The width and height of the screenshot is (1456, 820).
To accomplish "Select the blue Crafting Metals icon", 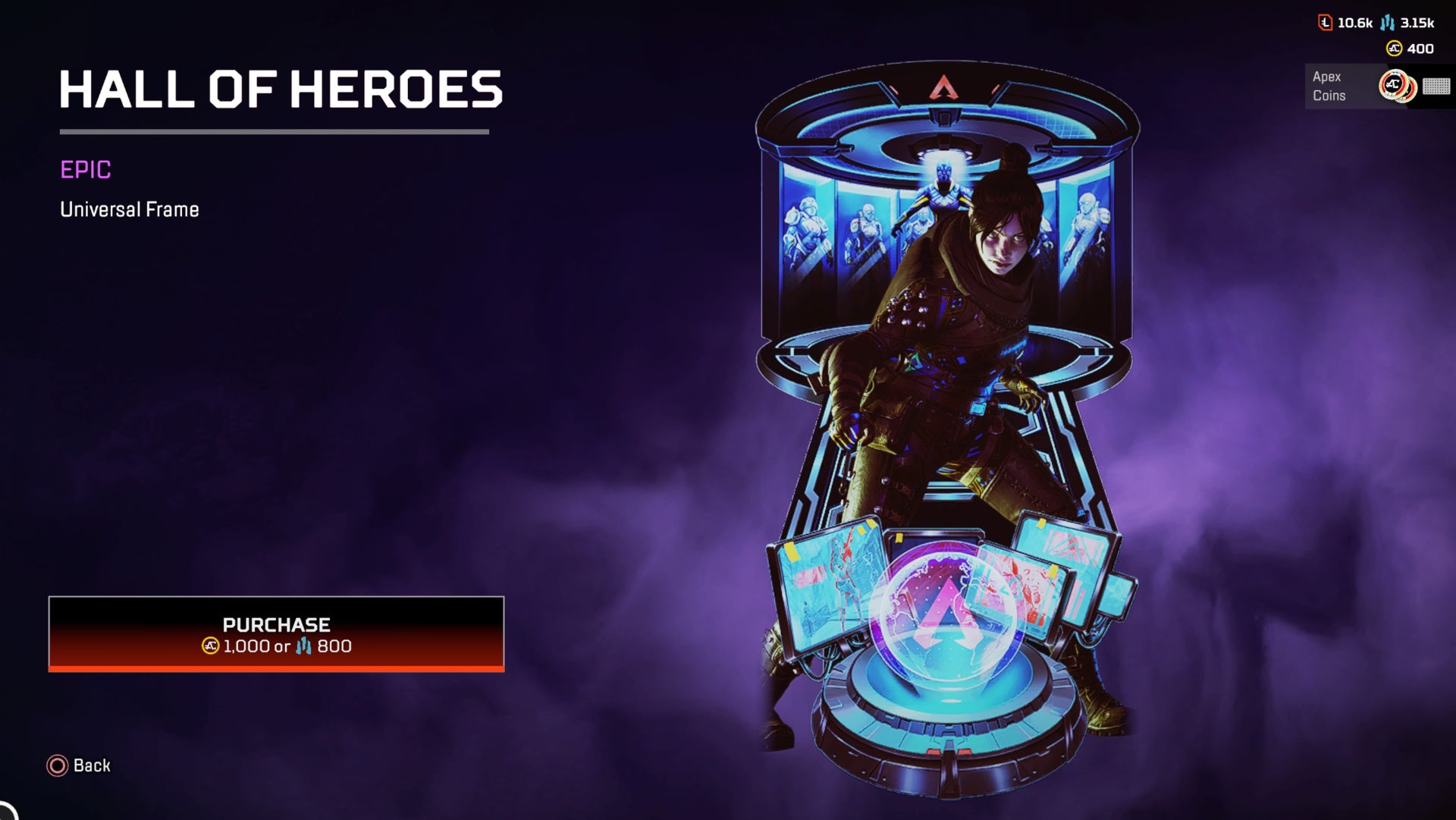I will [1387, 22].
